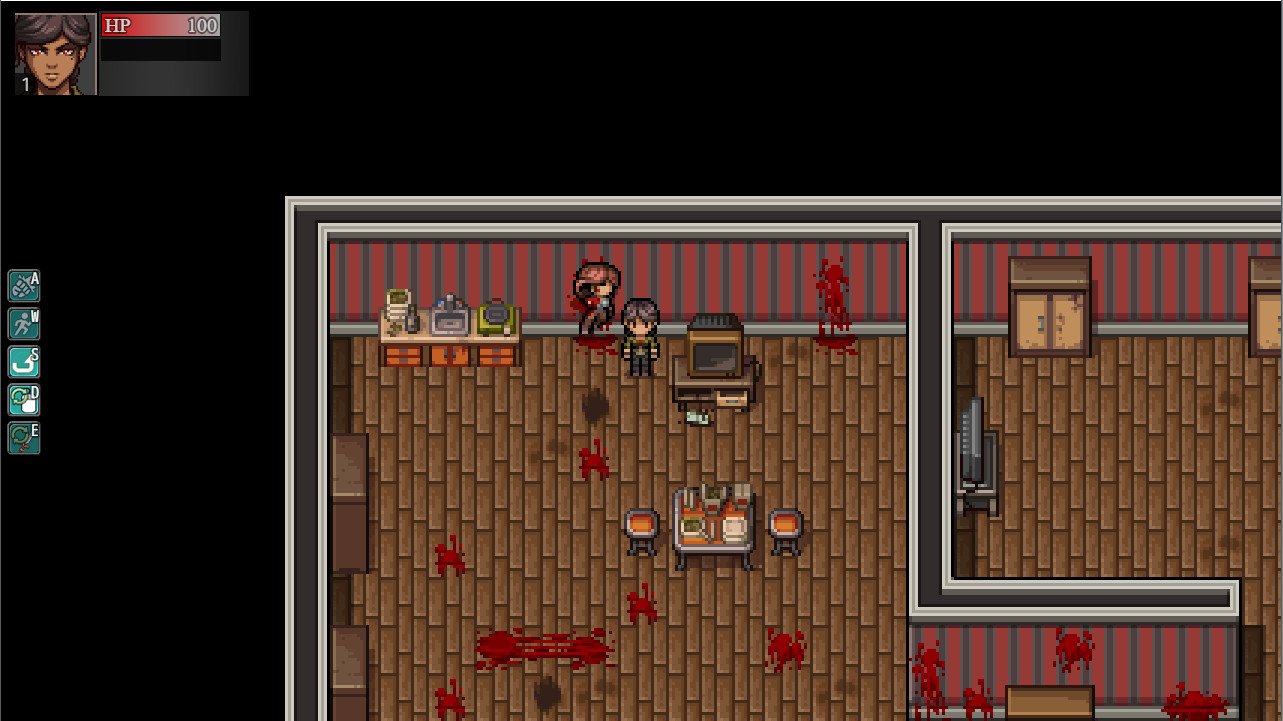The width and height of the screenshot is (1283, 721).
Task: Select the topmost ability icon in the sidebar
Action: click(24, 287)
